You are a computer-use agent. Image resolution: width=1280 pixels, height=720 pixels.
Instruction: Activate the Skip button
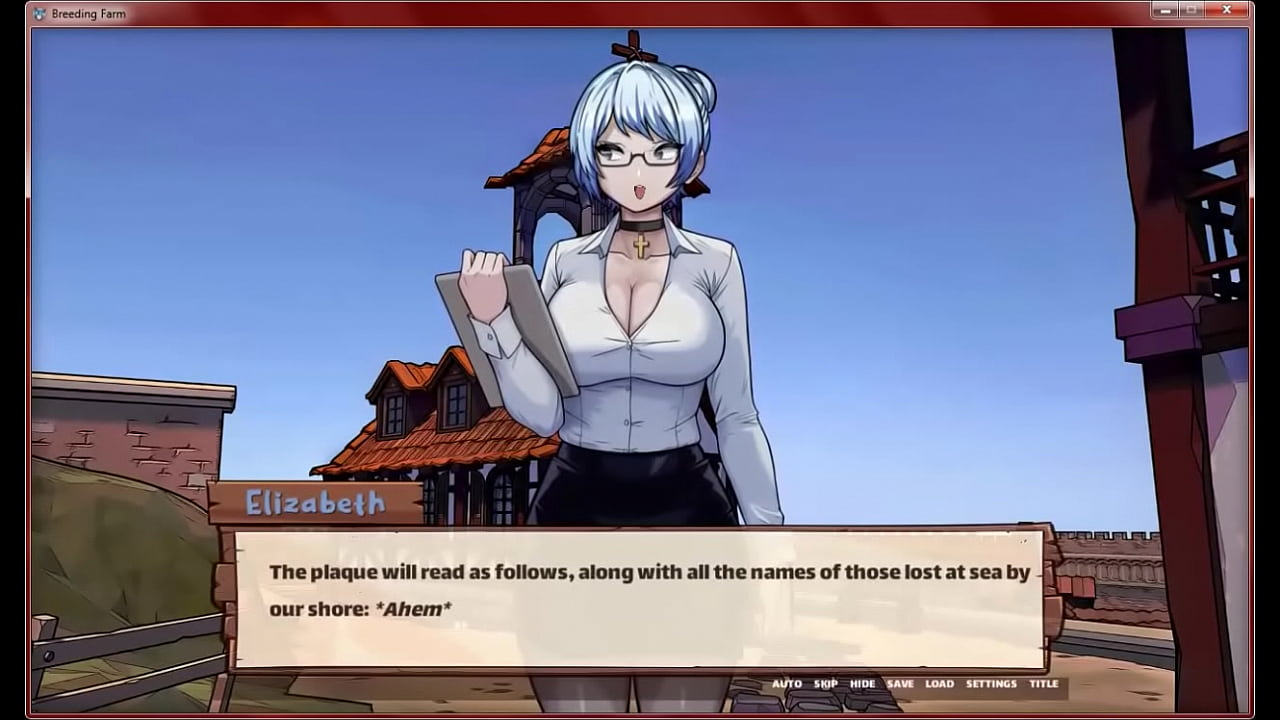[825, 684]
